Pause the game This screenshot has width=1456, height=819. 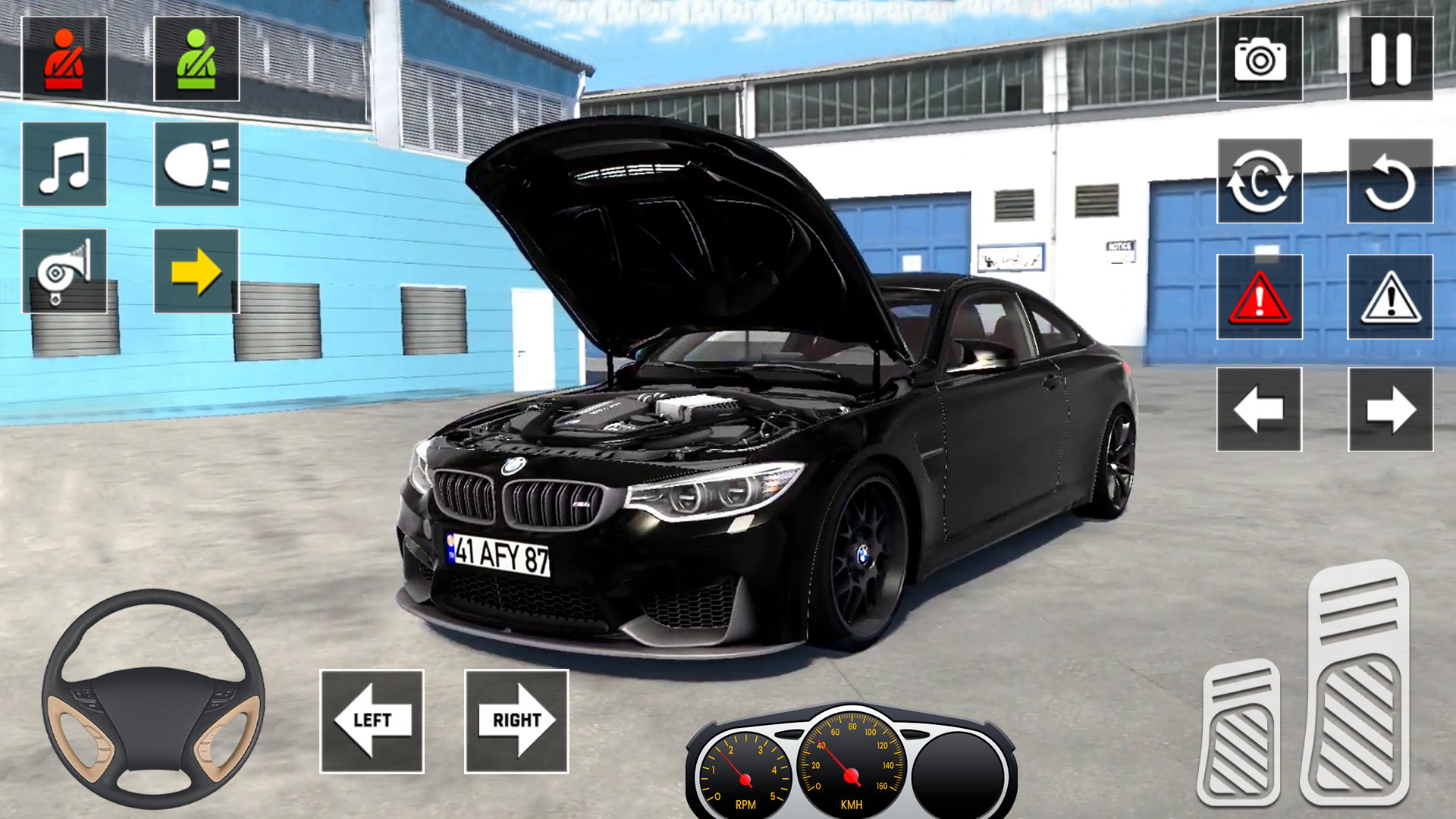1390,59
